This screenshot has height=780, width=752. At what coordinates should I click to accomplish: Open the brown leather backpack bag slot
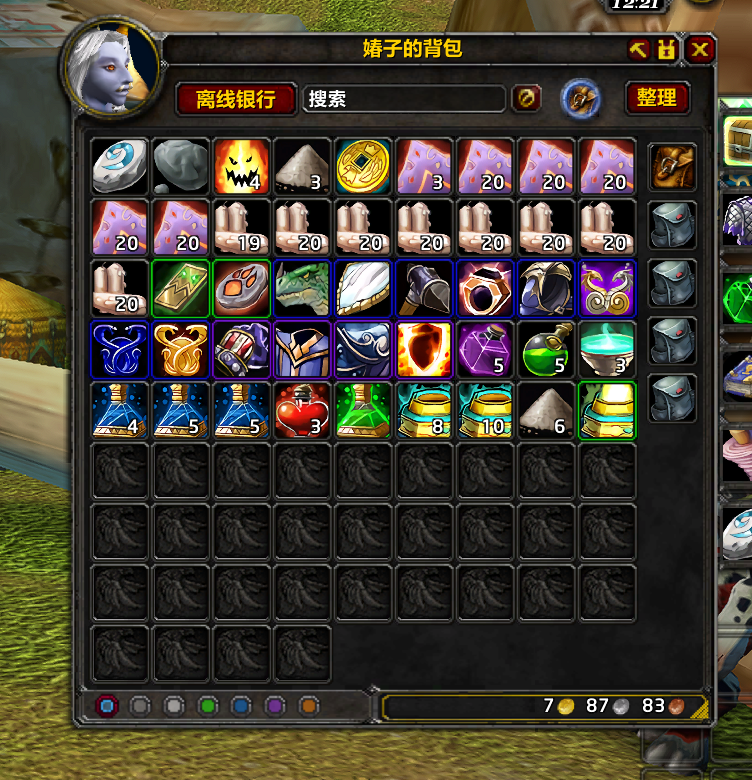[671, 166]
